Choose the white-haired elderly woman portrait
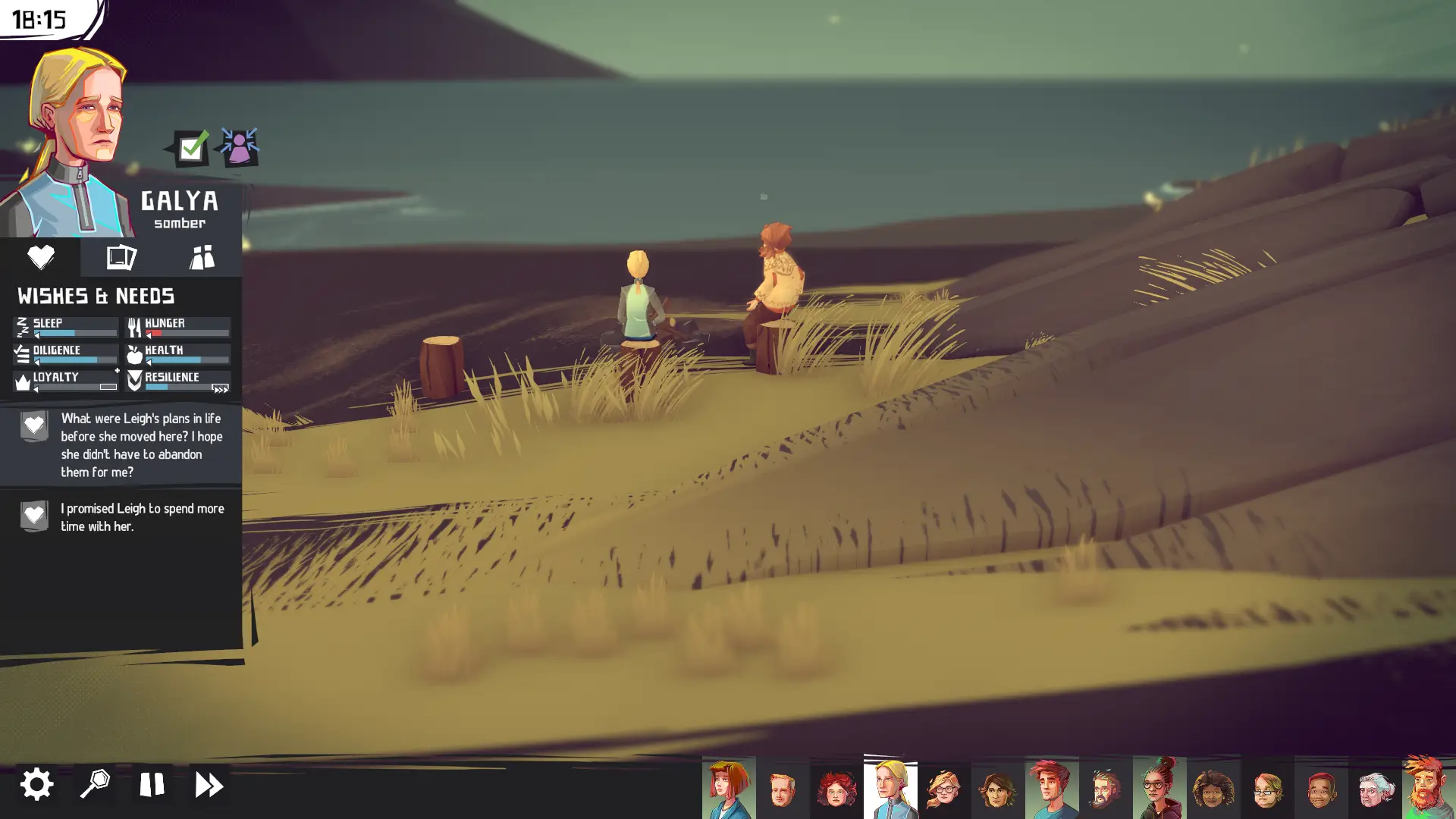Image resolution: width=1456 pixels, height=819 pixels. click(x=1375, y=790)
